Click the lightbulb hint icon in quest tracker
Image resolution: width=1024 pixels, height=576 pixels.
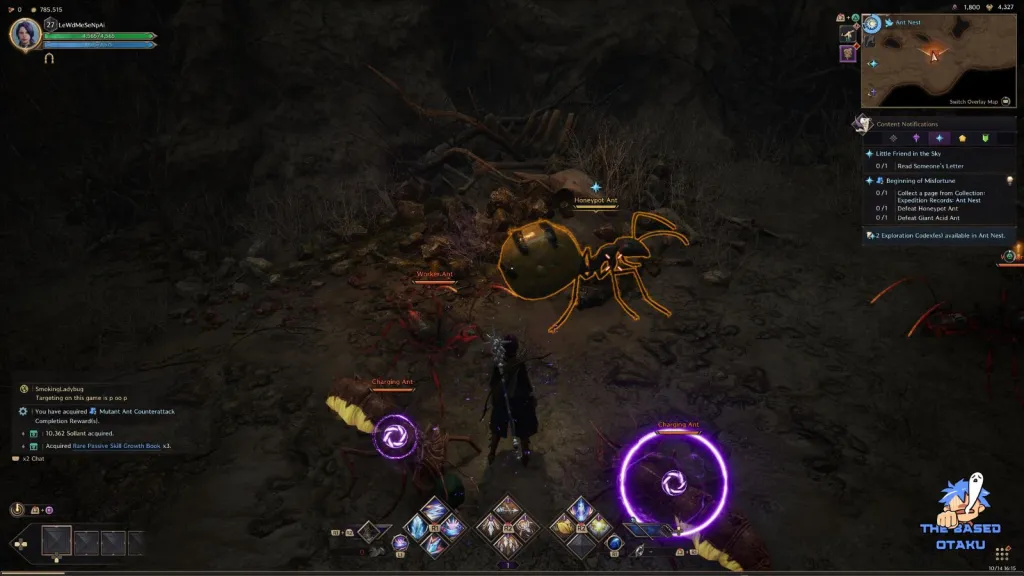[x=1009, y=180]
